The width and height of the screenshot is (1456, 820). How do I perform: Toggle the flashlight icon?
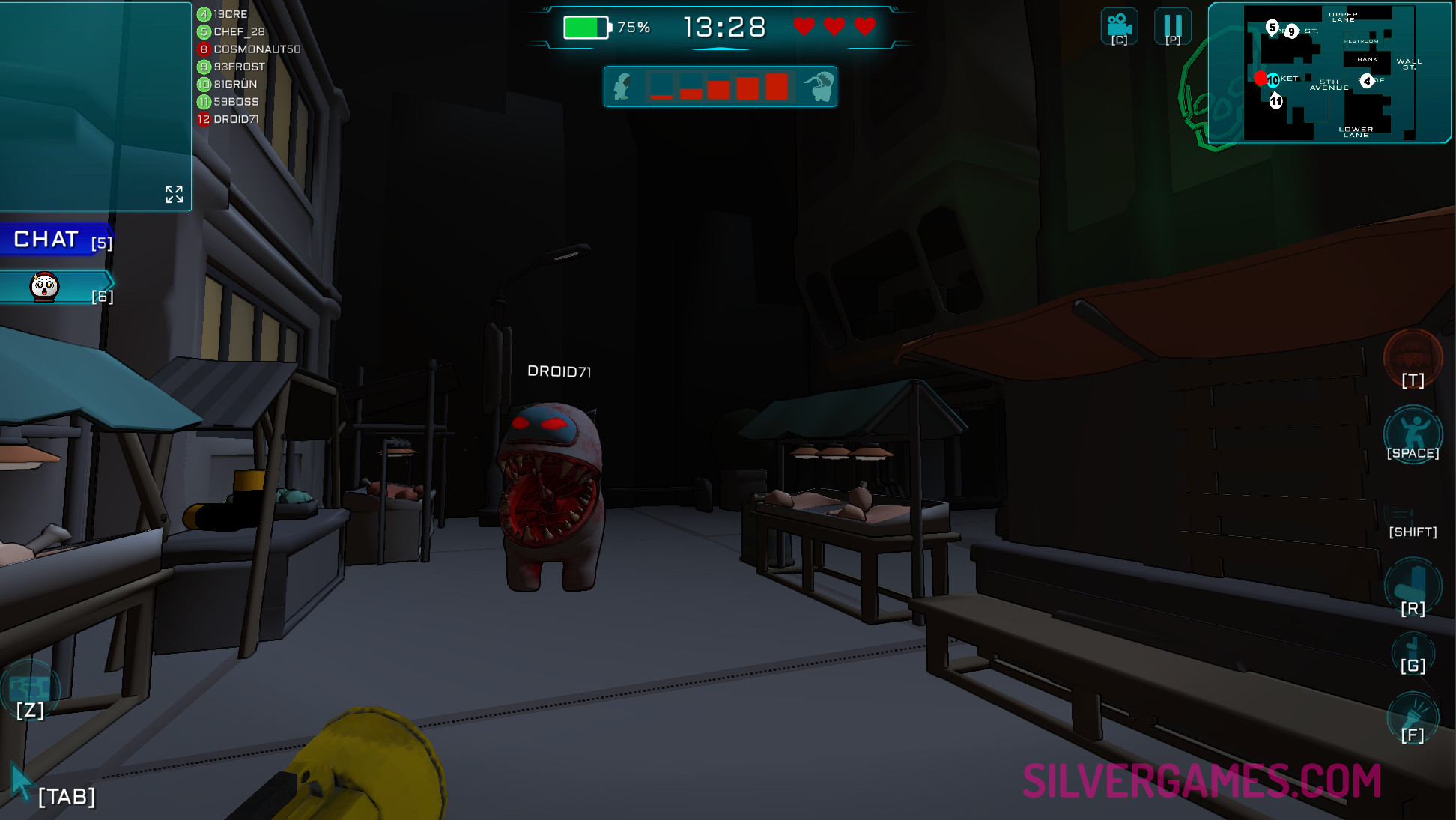[1413, 715]
